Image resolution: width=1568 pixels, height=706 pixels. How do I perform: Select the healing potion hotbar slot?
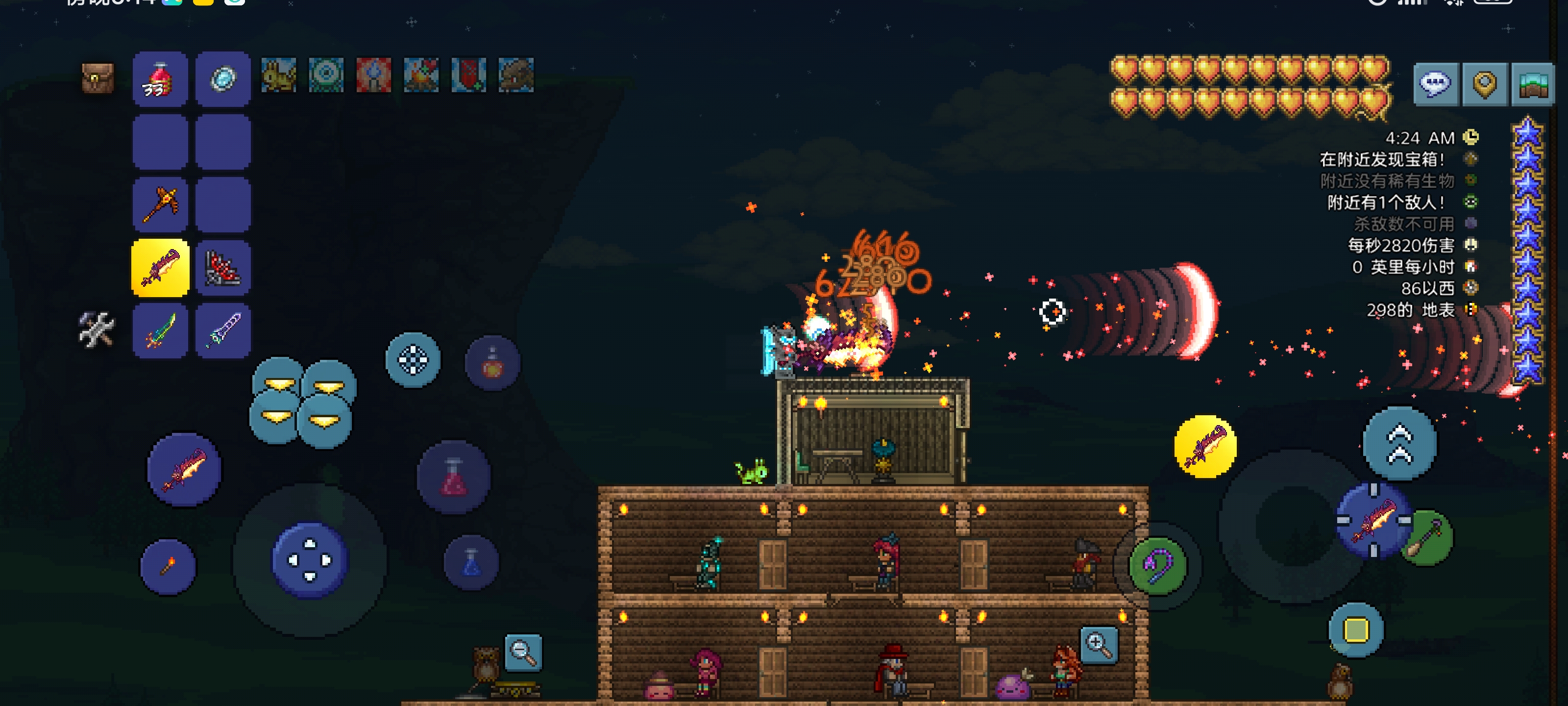tap(160, 79)
